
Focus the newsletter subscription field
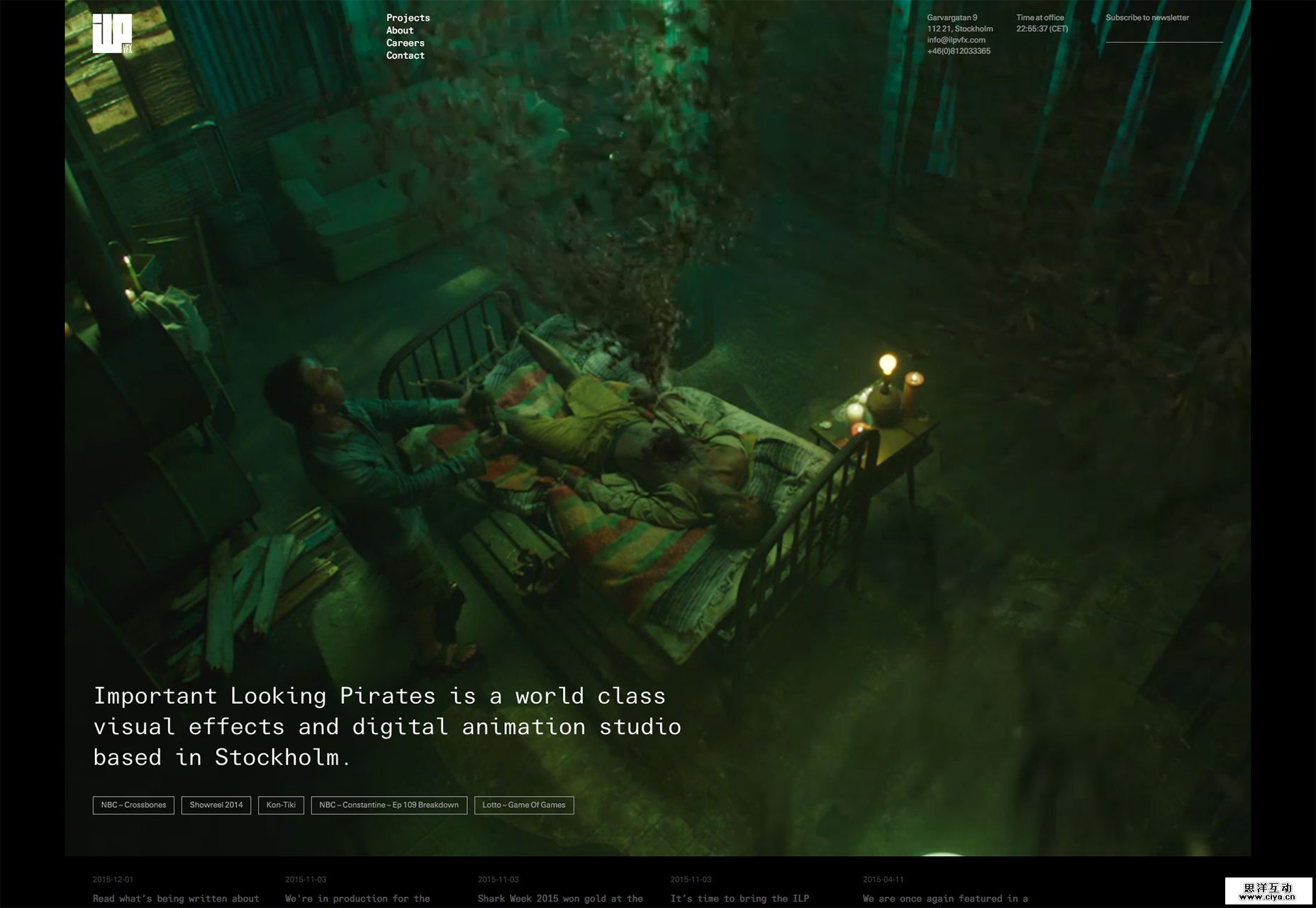1164,34
